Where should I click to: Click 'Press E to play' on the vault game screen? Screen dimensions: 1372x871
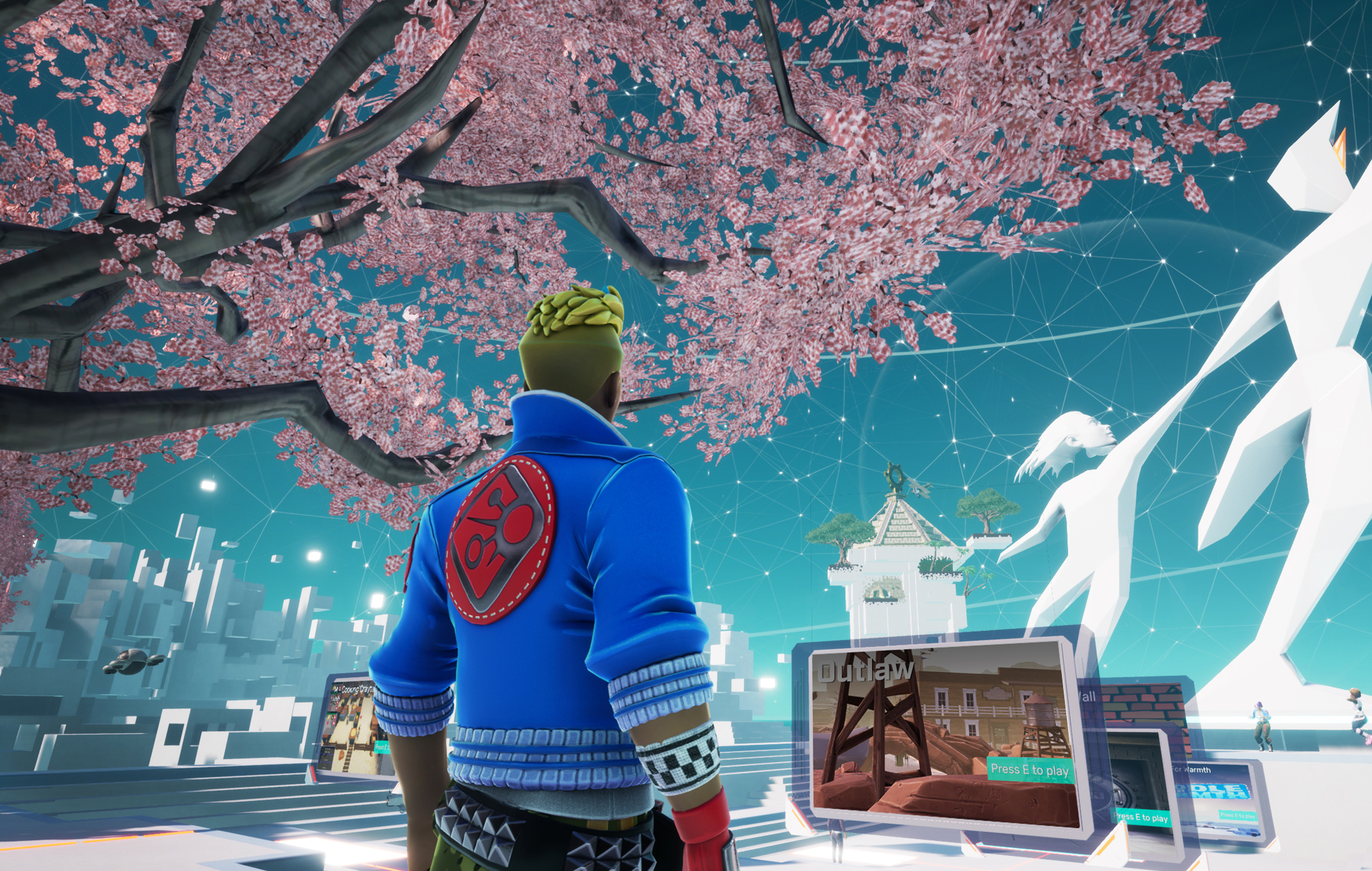point(1140,818)
